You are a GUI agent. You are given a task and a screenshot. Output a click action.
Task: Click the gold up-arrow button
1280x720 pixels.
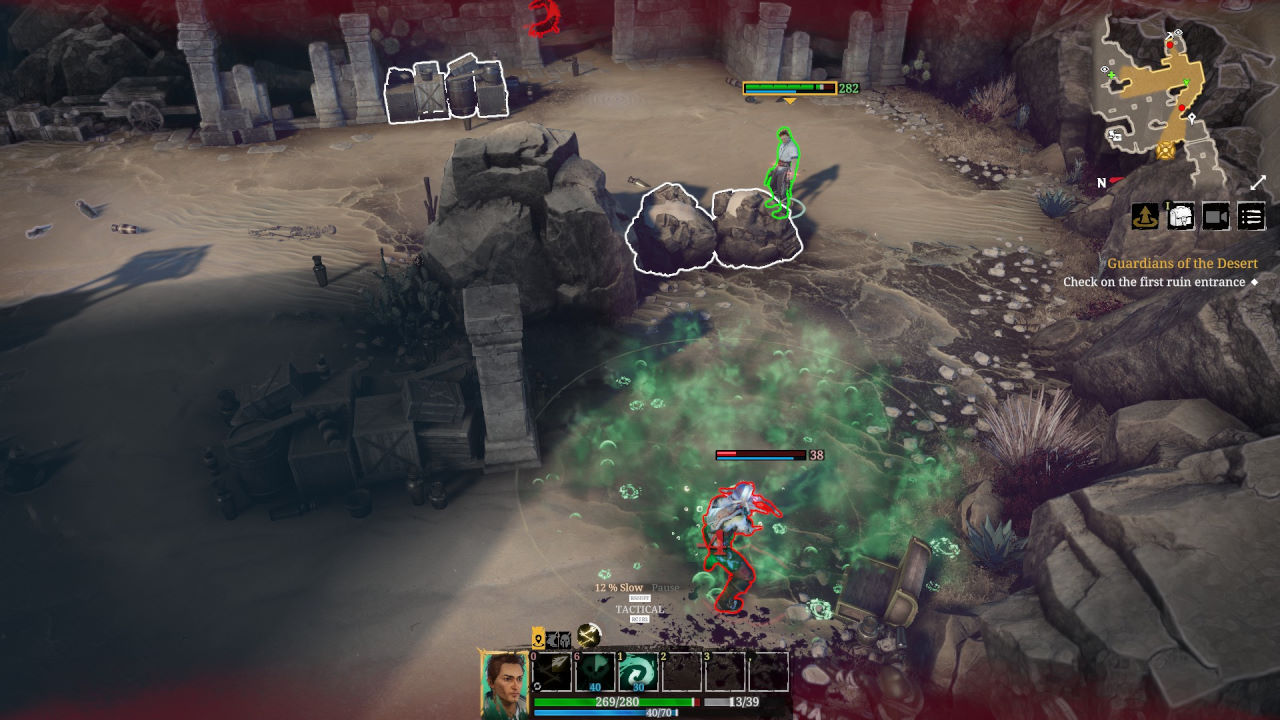1145,216
